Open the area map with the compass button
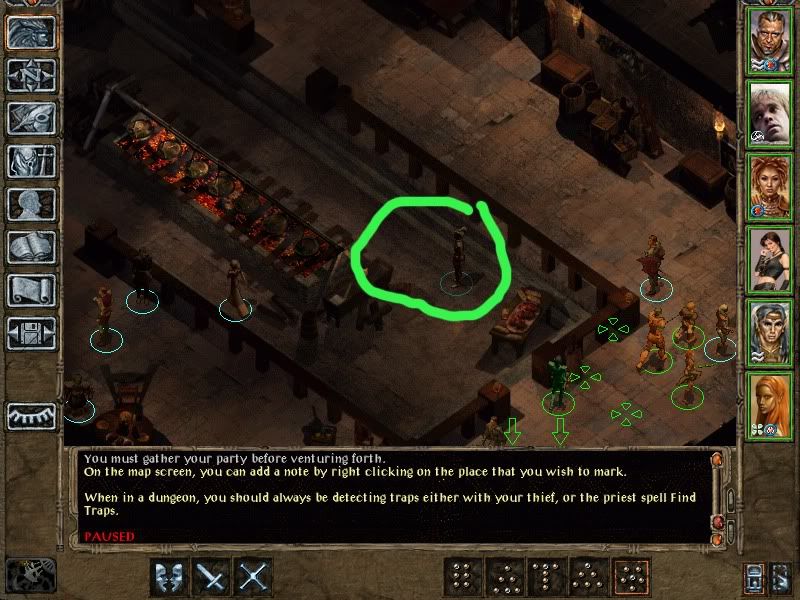Viewport: 800px width, 600px height. tap(31, 75)
